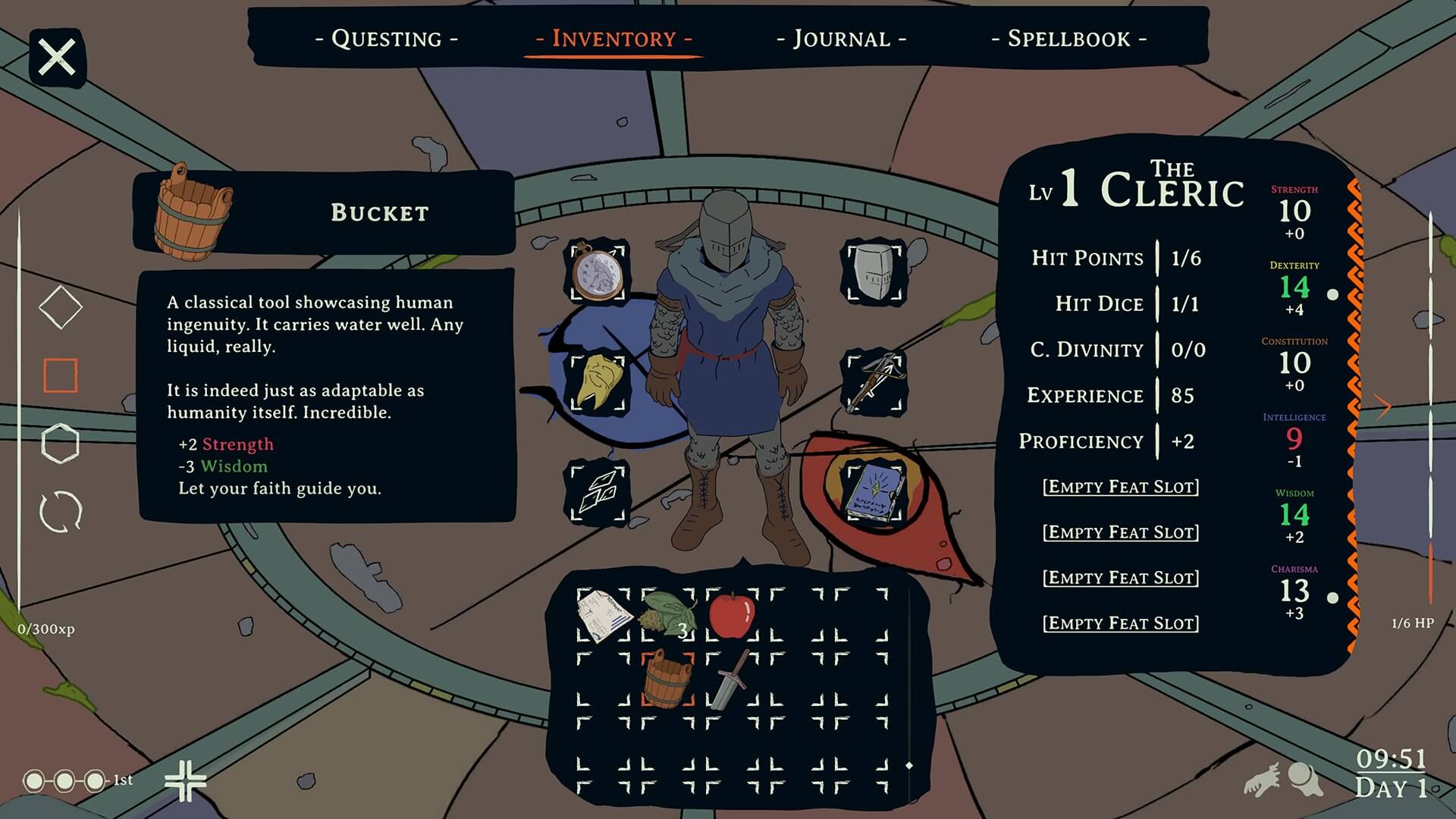
Task: Click the crystal shards equipment slot
Action: click(x=598, y=494)
